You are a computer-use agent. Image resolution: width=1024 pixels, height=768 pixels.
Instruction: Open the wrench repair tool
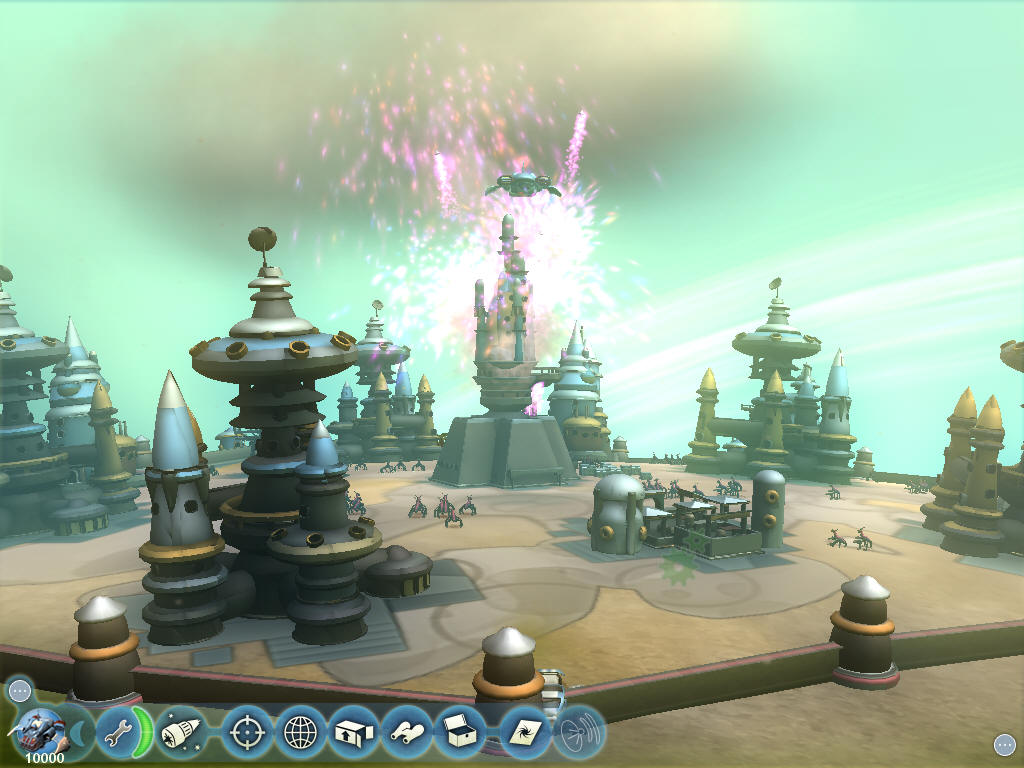119,734
